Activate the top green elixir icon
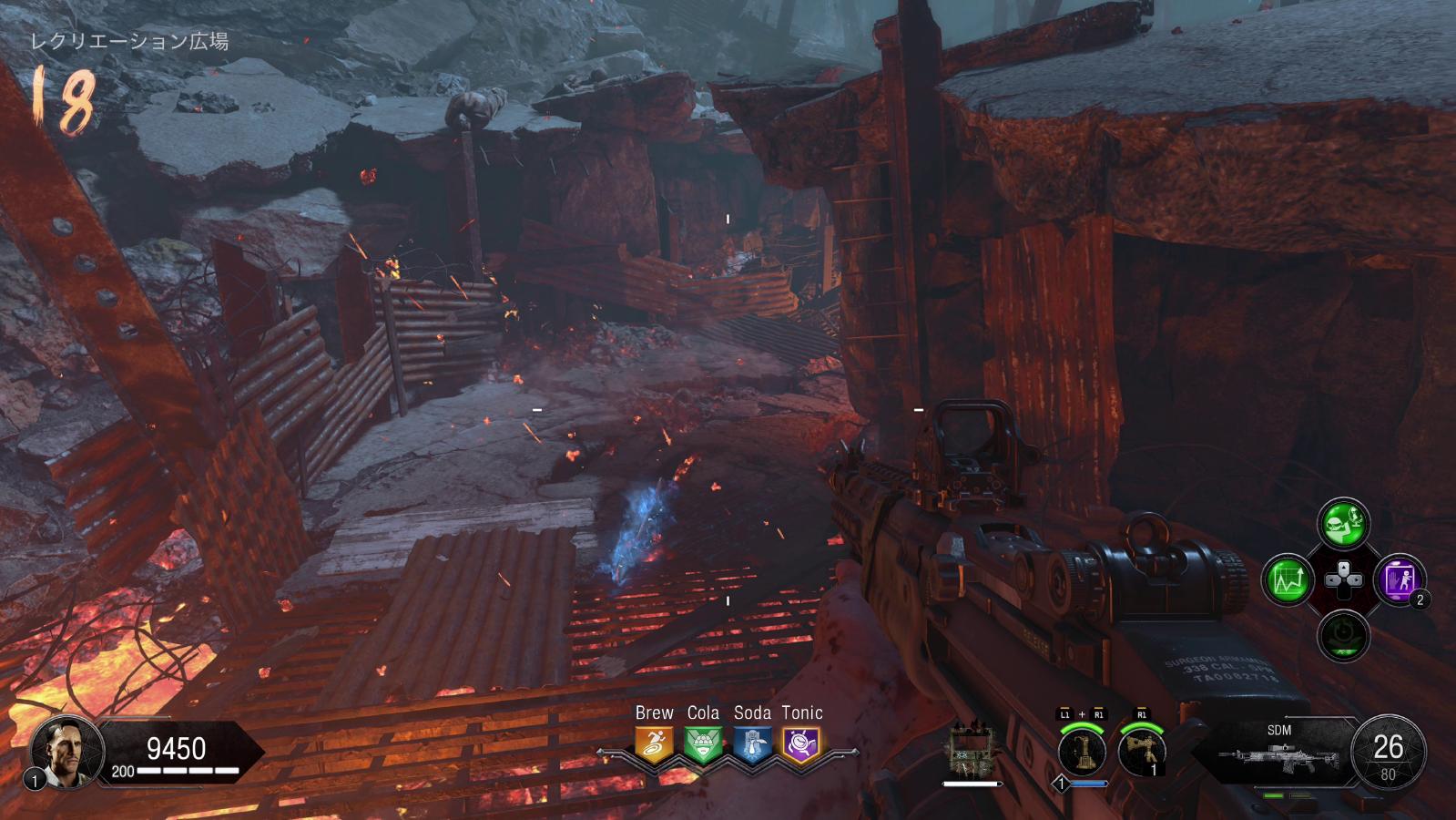The image size is (1456, 820). pyautogui.click(x=1343, y=524)
